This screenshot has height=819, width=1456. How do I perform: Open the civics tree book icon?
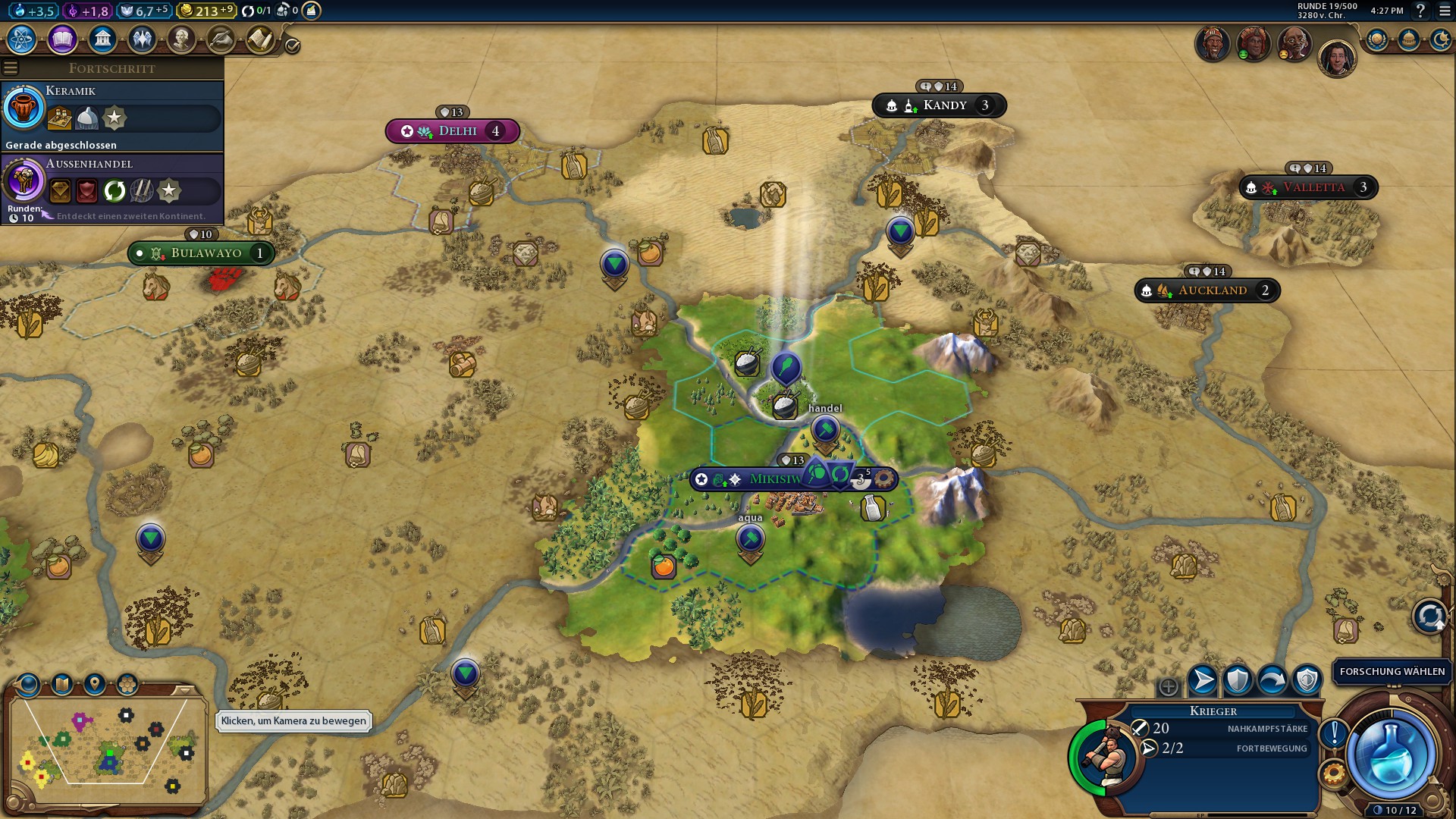(x=62, y=39)
